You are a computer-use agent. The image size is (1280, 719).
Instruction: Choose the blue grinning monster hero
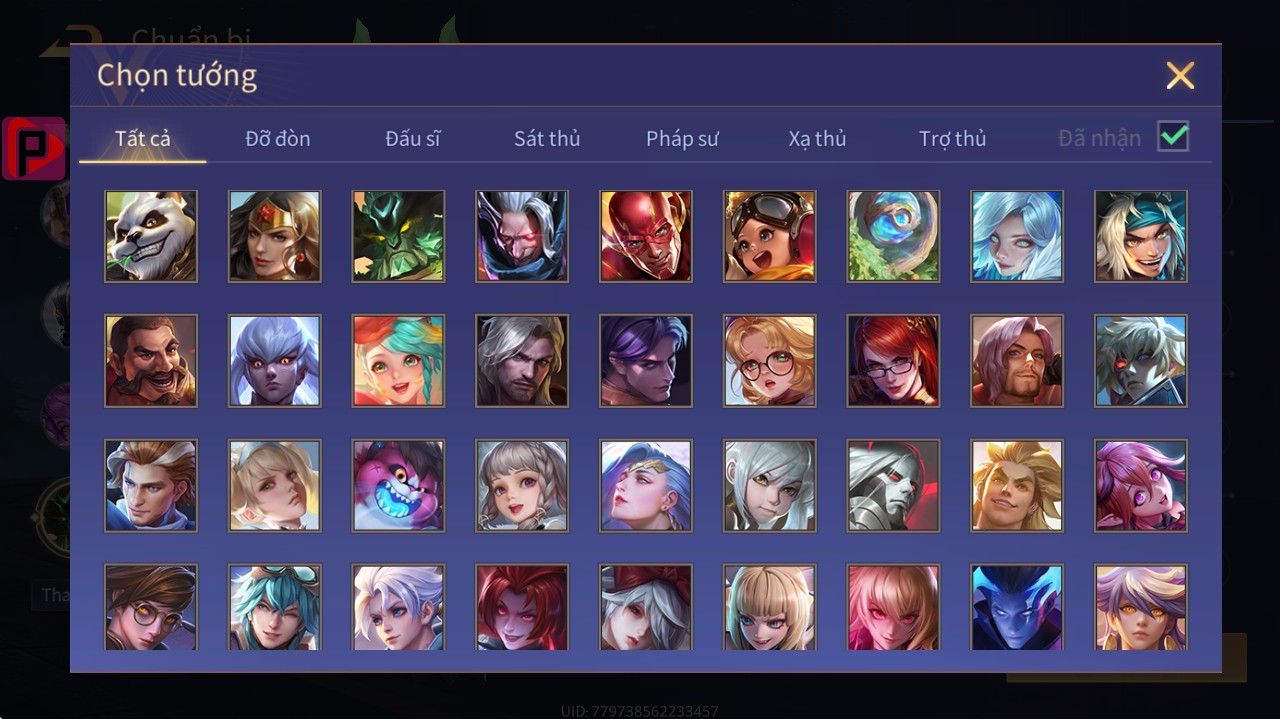(398, 485)
